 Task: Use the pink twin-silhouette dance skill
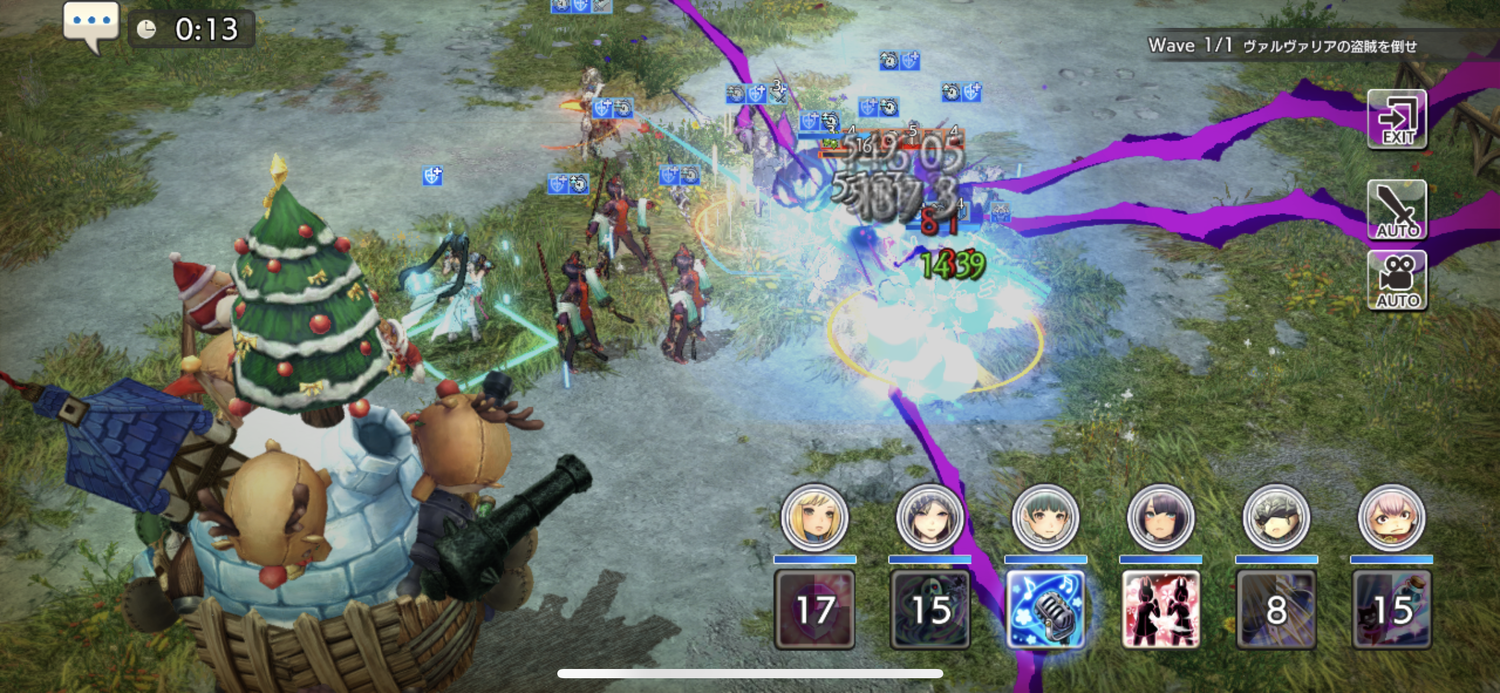click(1161, 609)
